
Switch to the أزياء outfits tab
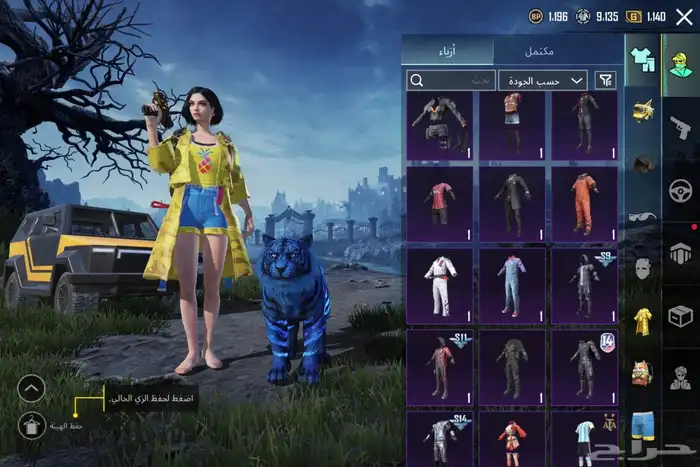447,51
